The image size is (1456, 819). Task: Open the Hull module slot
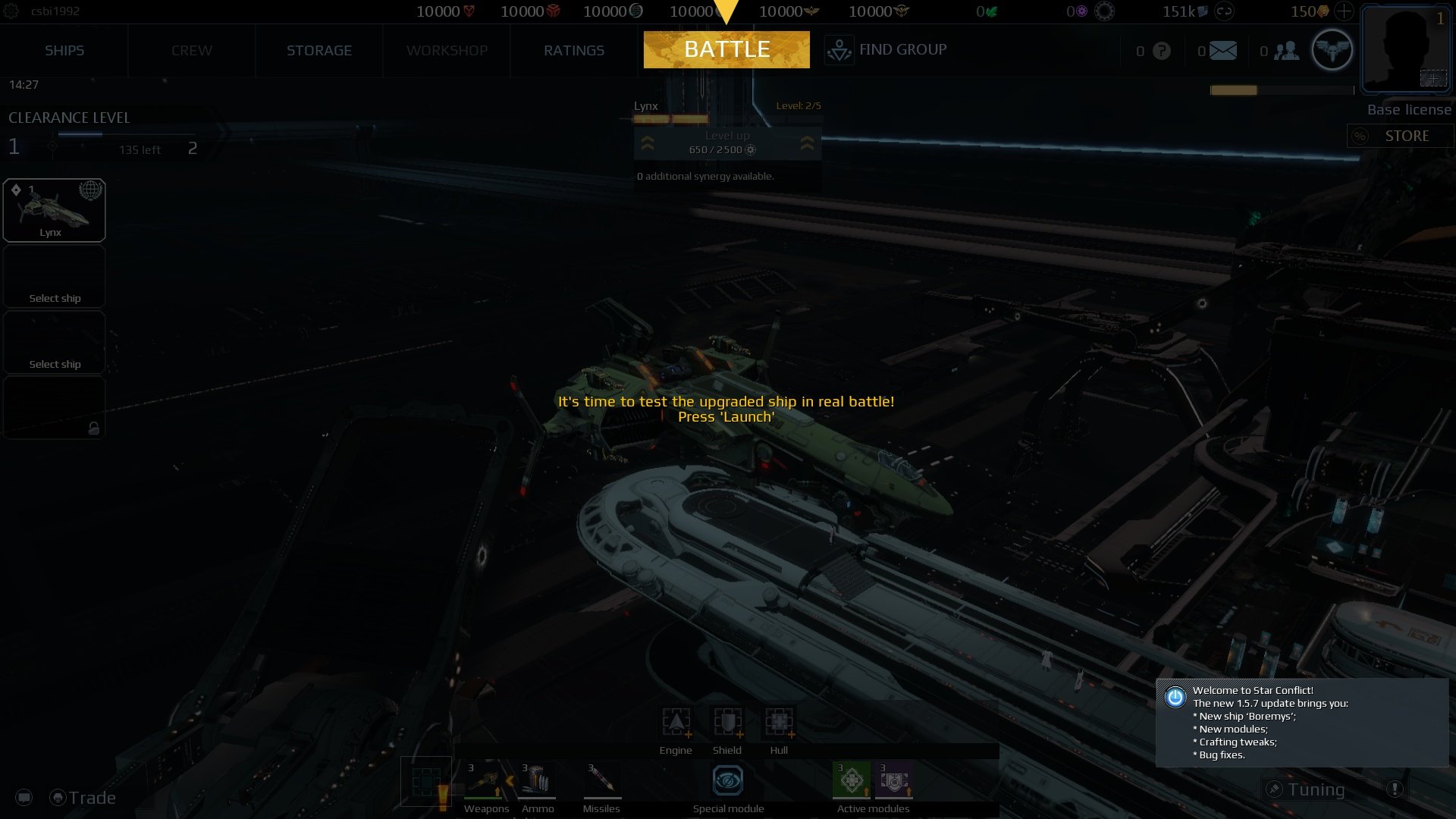pyautogui.click(x=779, y=722)
